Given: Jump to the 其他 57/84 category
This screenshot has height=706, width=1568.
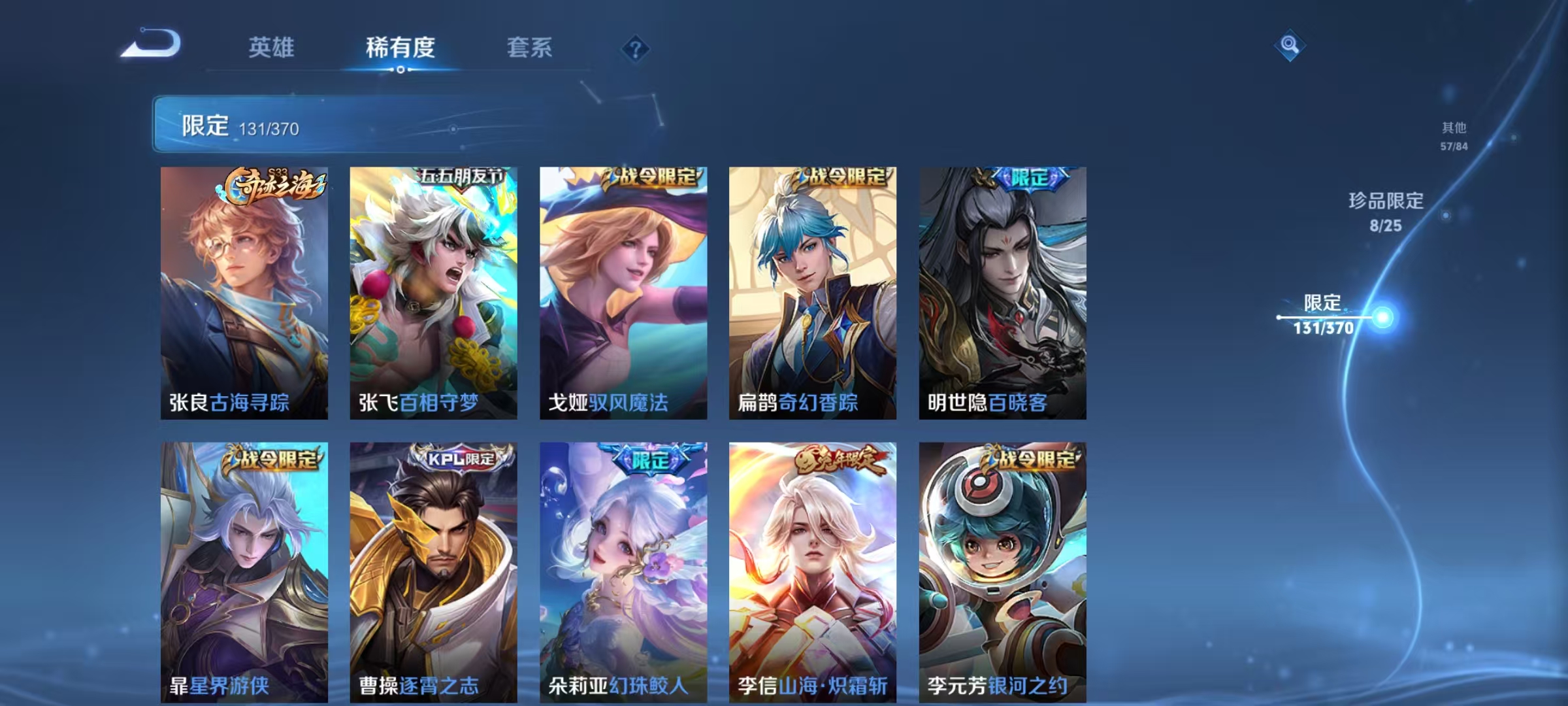Looking at the screenshot, I should coord(1445,135).
